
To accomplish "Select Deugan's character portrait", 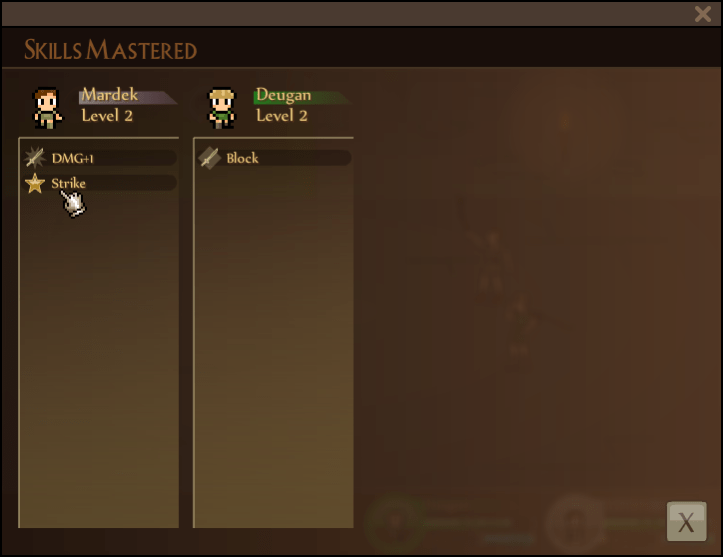I will (221, 107).
